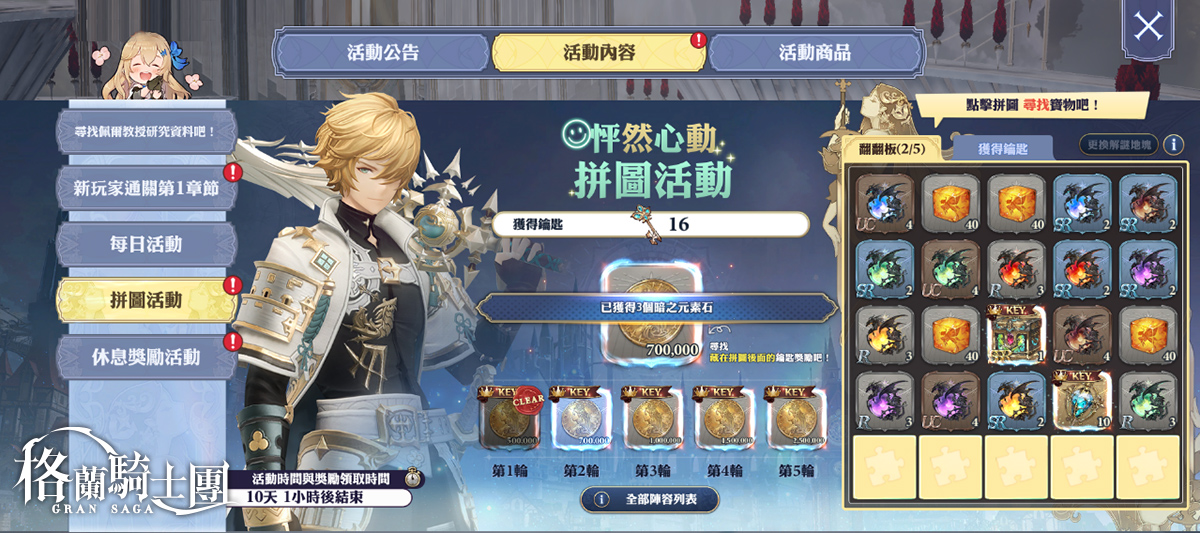The width and height of the screenshot is (1200, 533).
Task: Click the 更換解謎地塊 button
Action: [1118, 145]
